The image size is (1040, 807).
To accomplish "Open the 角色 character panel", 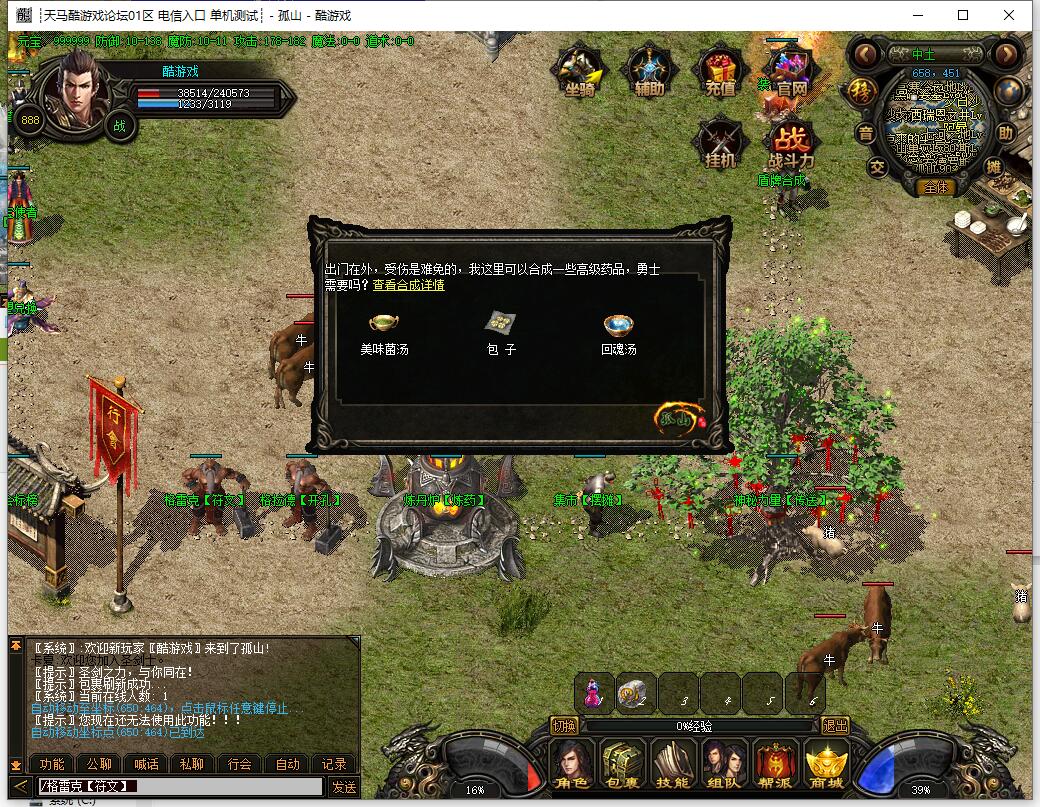I will (x=573, y=765).
